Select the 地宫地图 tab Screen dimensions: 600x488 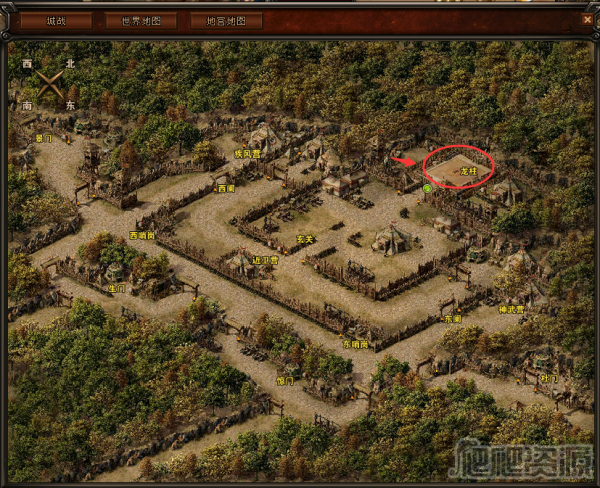(225, 20)
